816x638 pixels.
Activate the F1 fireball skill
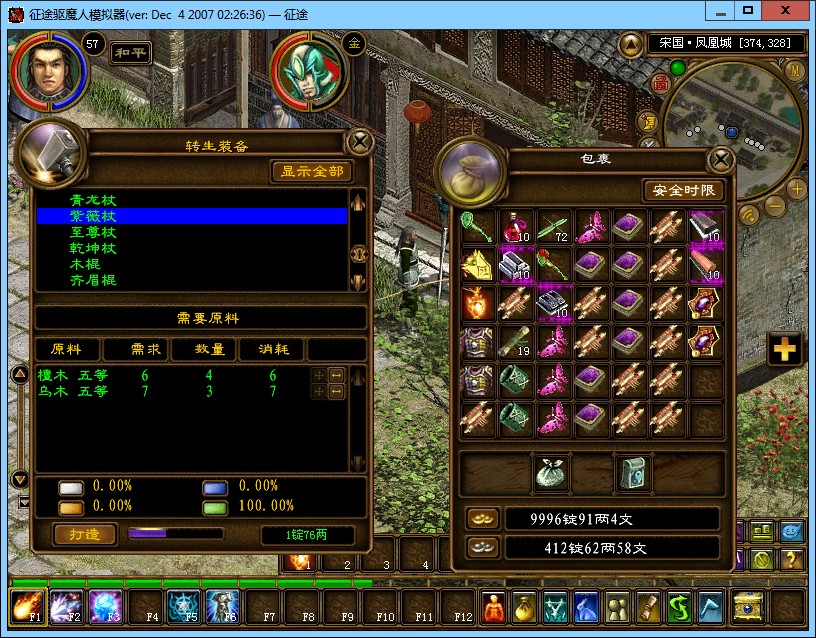27,607
